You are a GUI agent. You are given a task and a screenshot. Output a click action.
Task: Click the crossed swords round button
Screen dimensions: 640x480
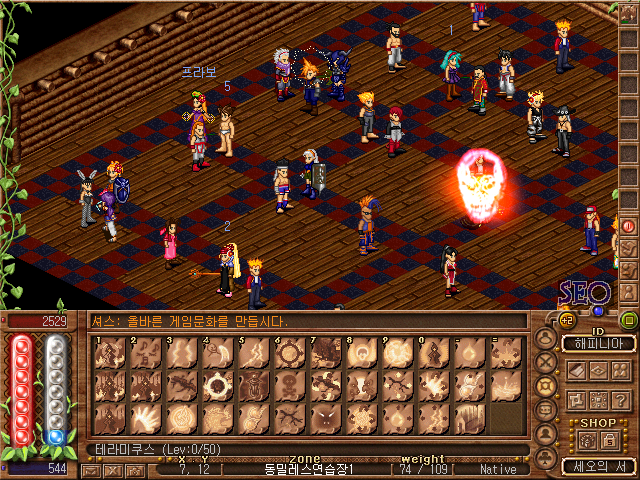(x=546, y=362)
